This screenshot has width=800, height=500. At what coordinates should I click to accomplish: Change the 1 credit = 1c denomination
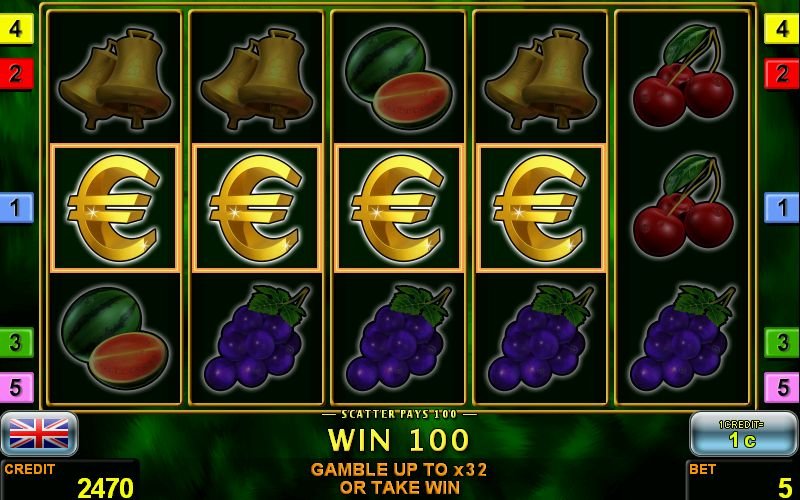pyautogui.click(x=742, y=433)
